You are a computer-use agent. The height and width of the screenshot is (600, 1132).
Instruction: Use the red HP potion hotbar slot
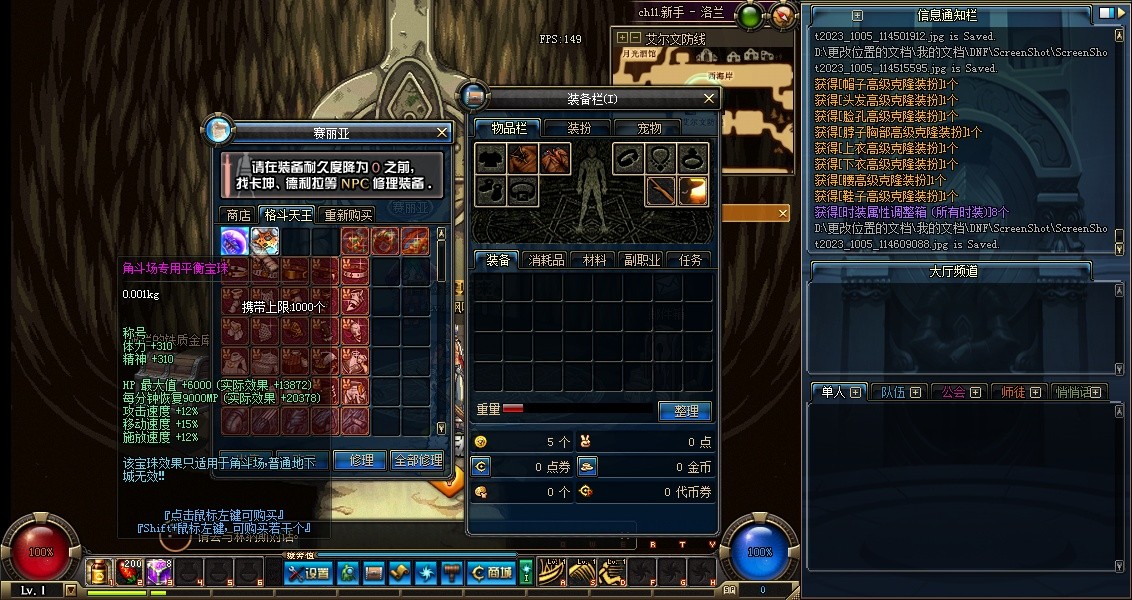[x=129, y=572]
